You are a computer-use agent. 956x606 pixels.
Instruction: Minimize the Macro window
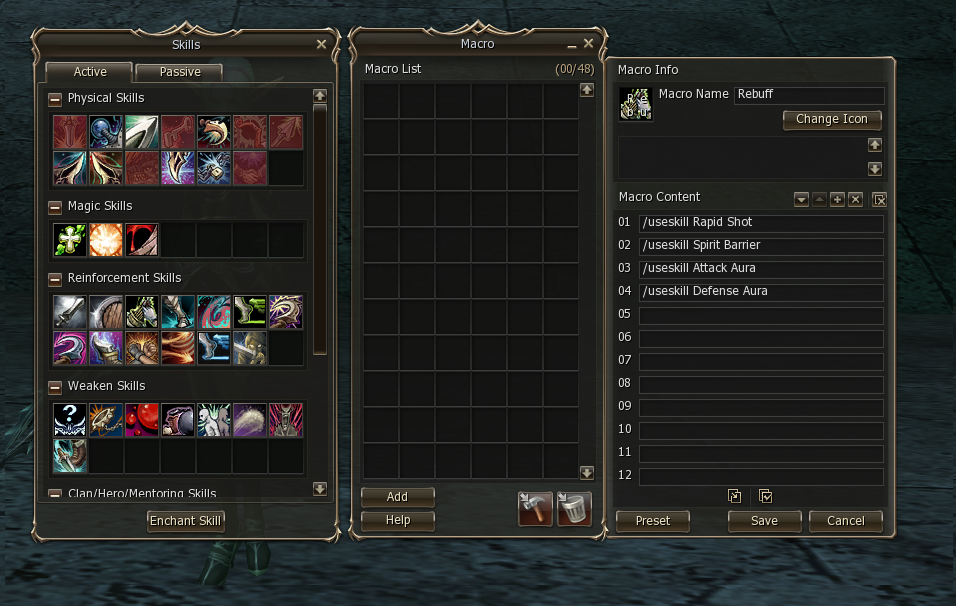coord(572,45)
